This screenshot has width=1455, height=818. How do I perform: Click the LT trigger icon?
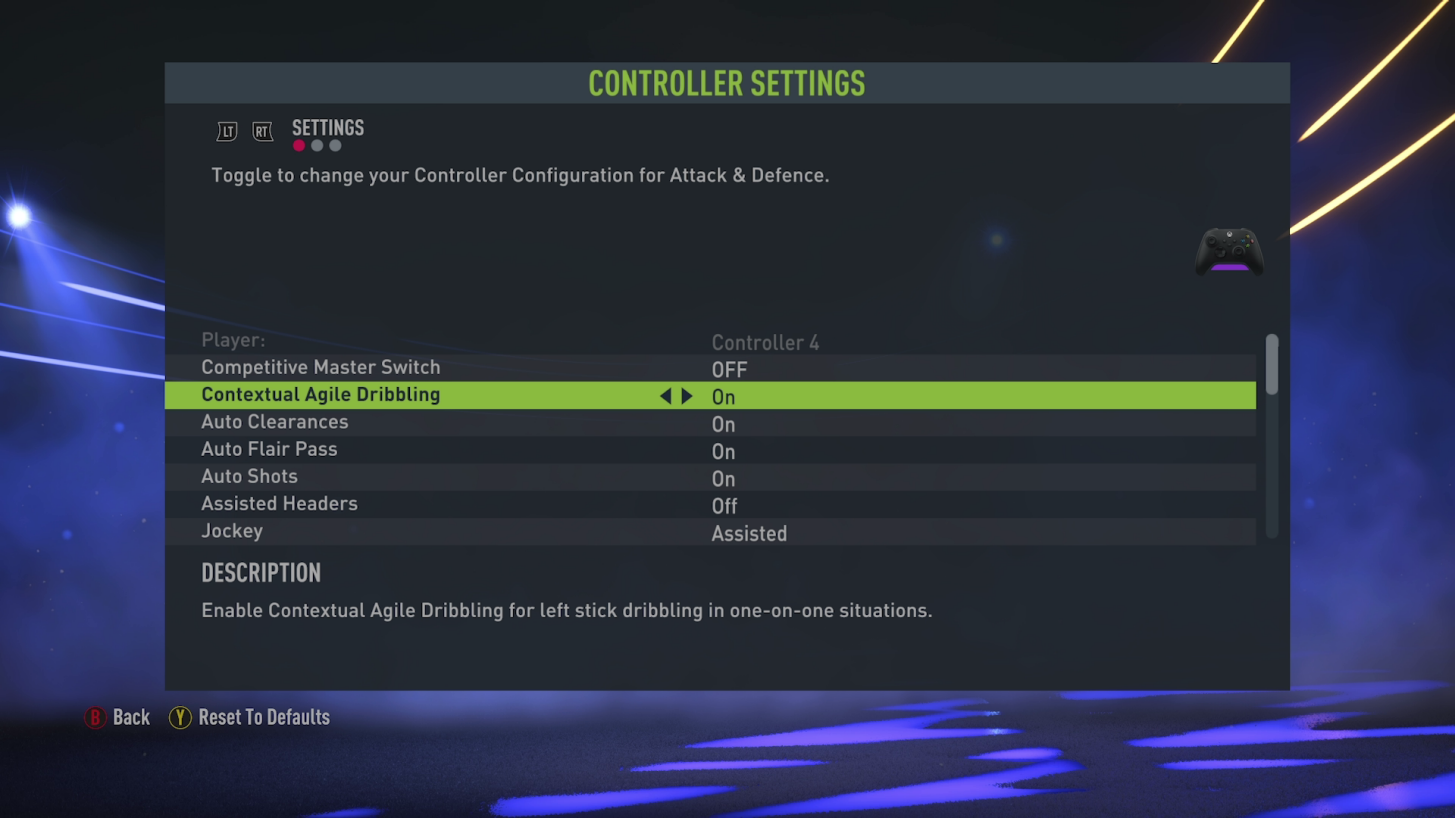click(x=226, y=131)
